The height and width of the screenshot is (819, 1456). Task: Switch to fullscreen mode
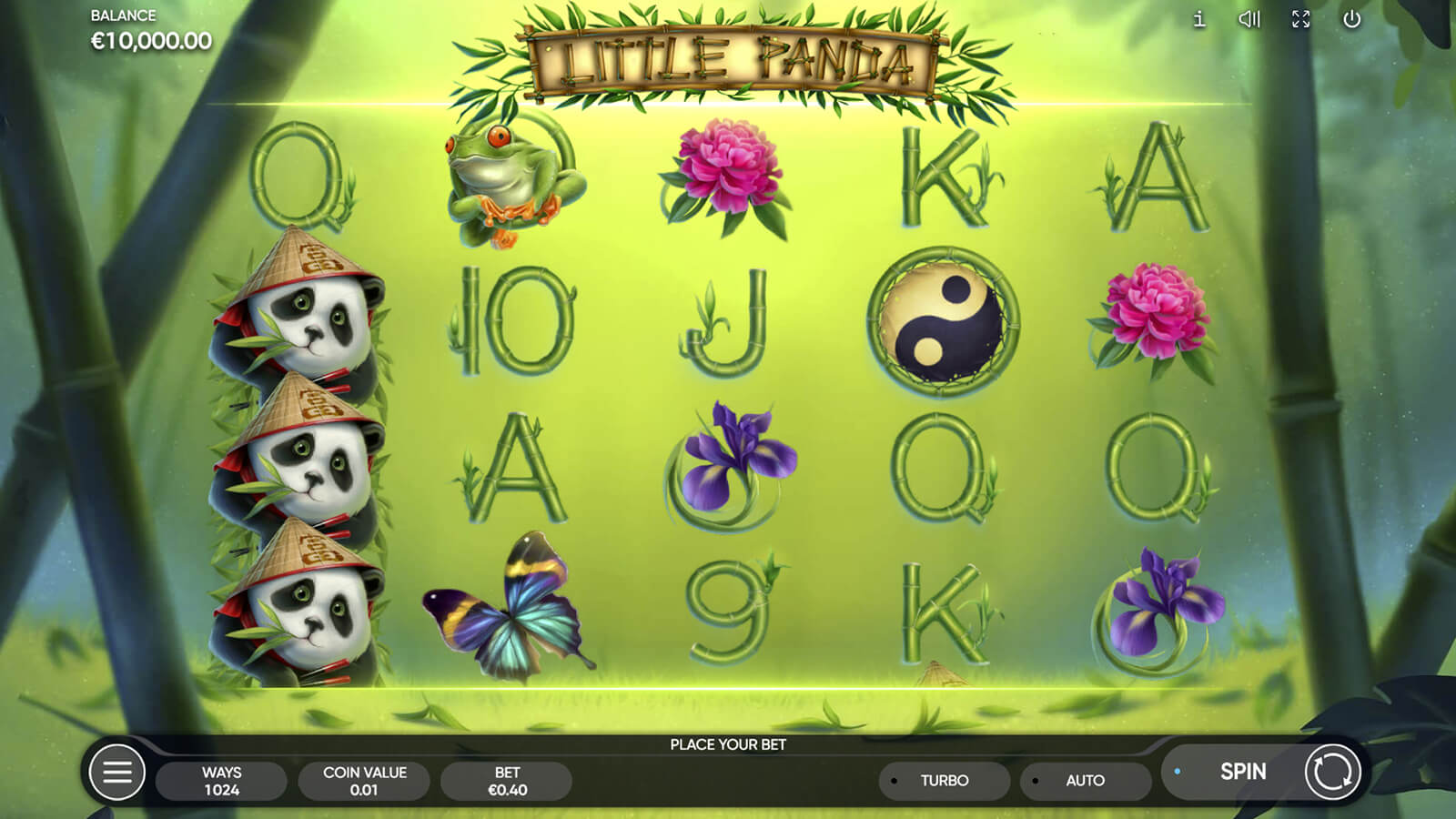(1301, 19)
